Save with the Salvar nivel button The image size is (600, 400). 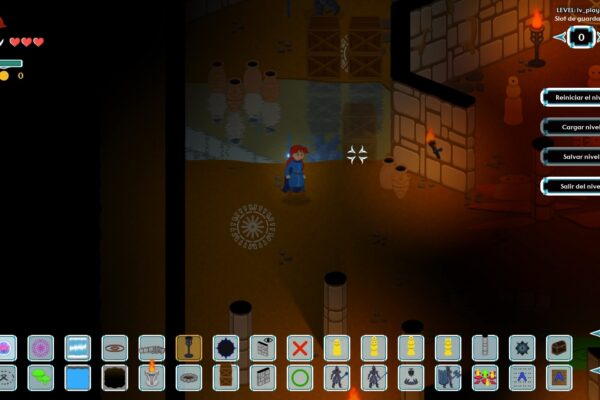point(572,156)
